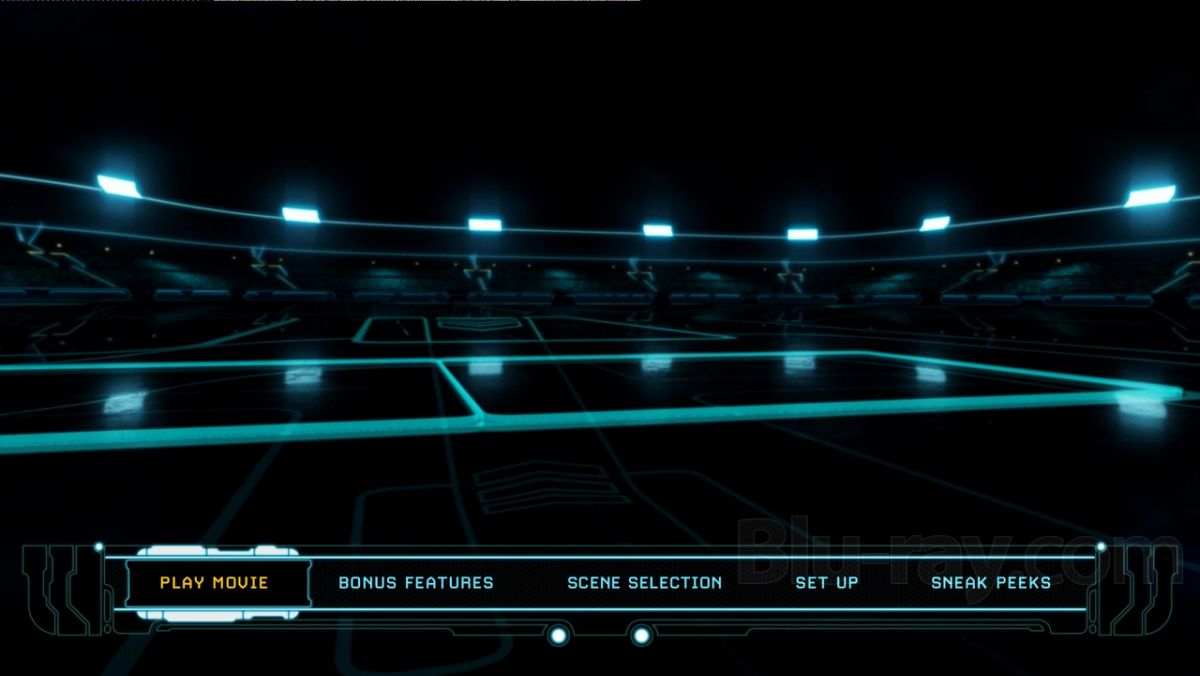Select Play Movie in the menu
Screen dimensions: 1200x676
click(x=214, y=582)
